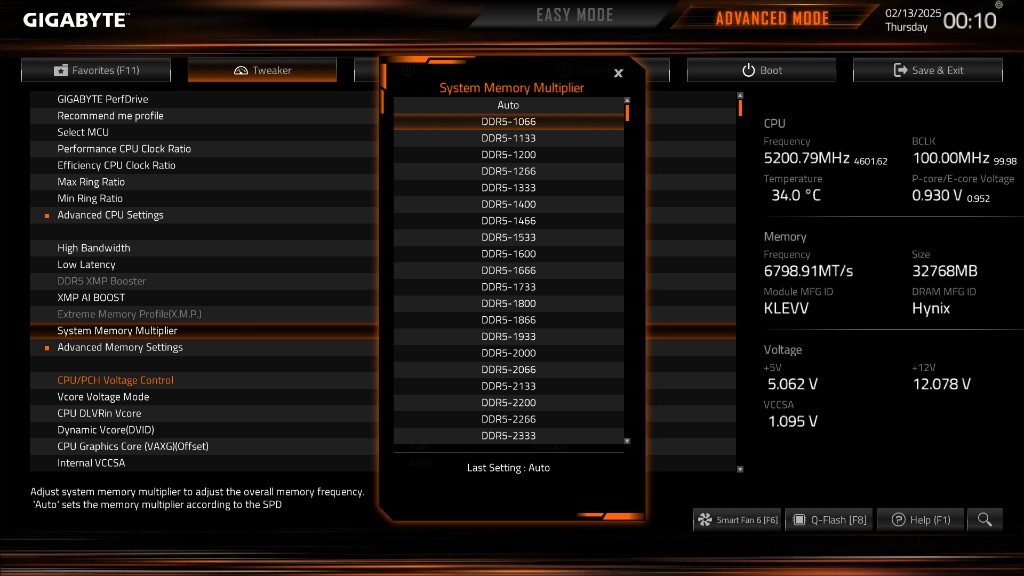Switch to the Favorites (F11) tab

point(96,70)
